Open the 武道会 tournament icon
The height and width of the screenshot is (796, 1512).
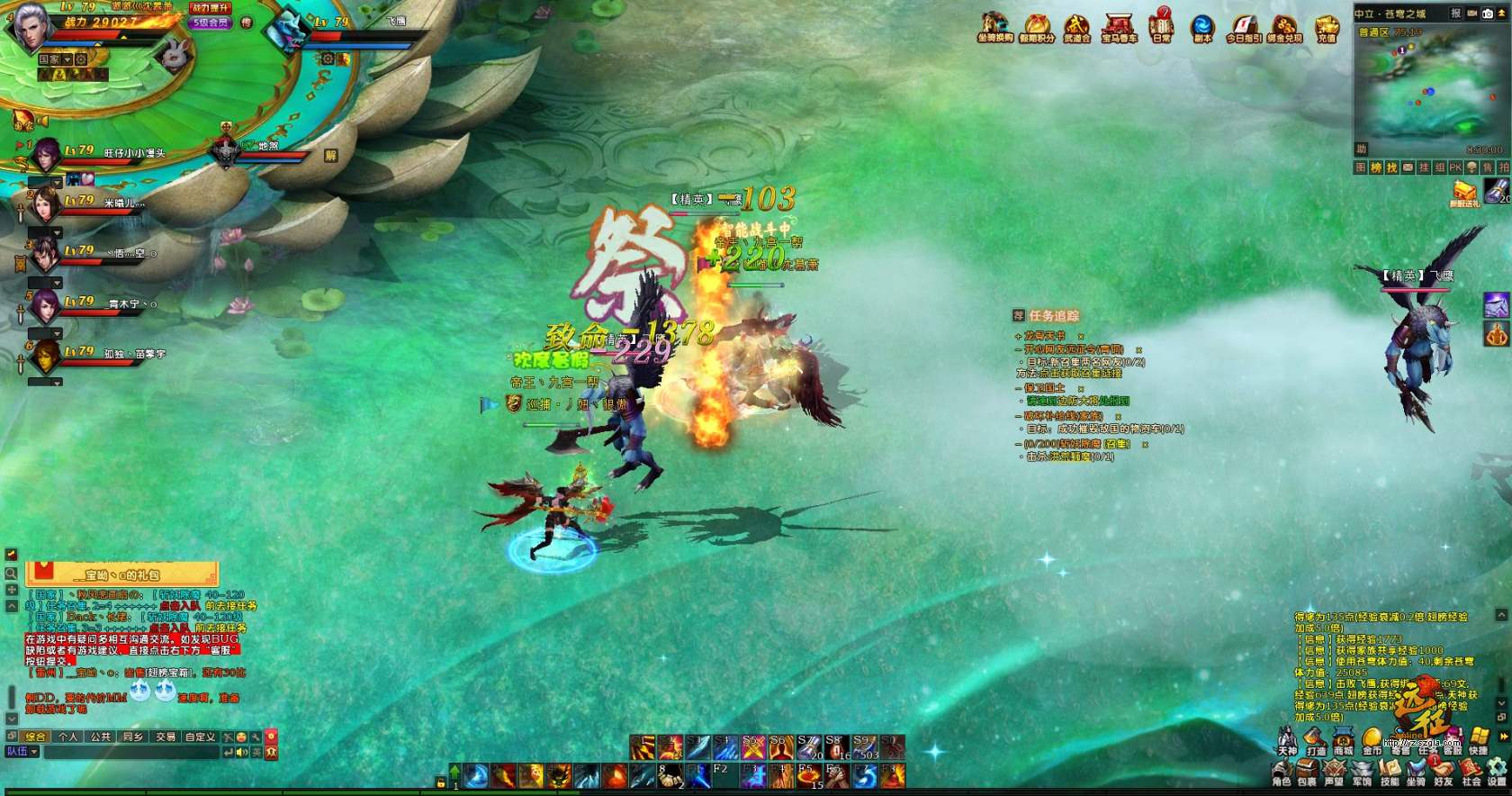pos(1076,26)
